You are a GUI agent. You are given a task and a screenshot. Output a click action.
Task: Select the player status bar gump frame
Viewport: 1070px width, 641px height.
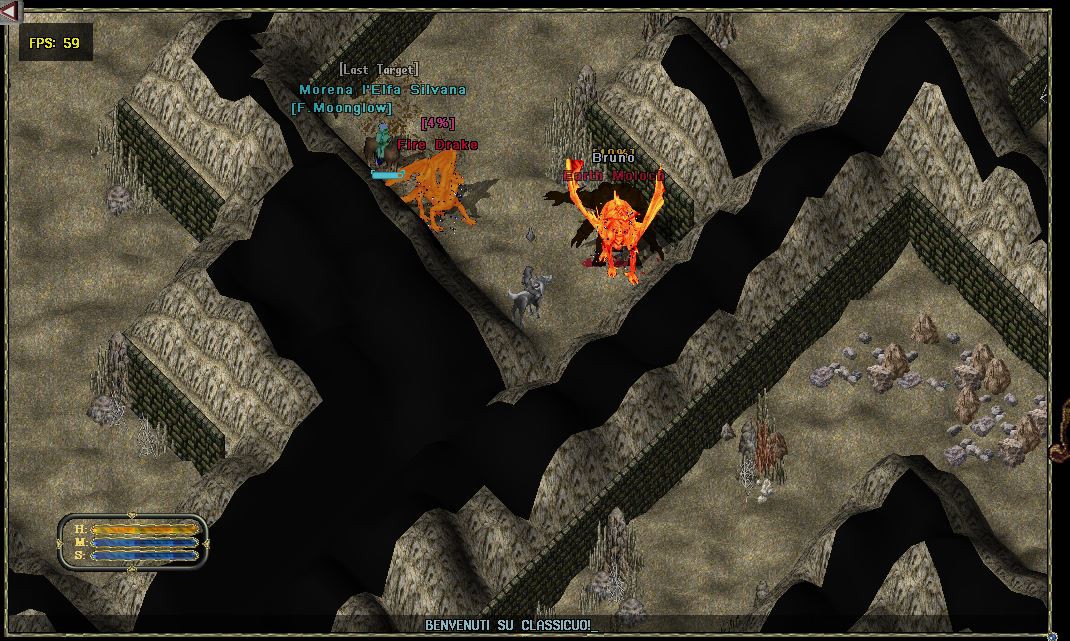coord(132,542)
